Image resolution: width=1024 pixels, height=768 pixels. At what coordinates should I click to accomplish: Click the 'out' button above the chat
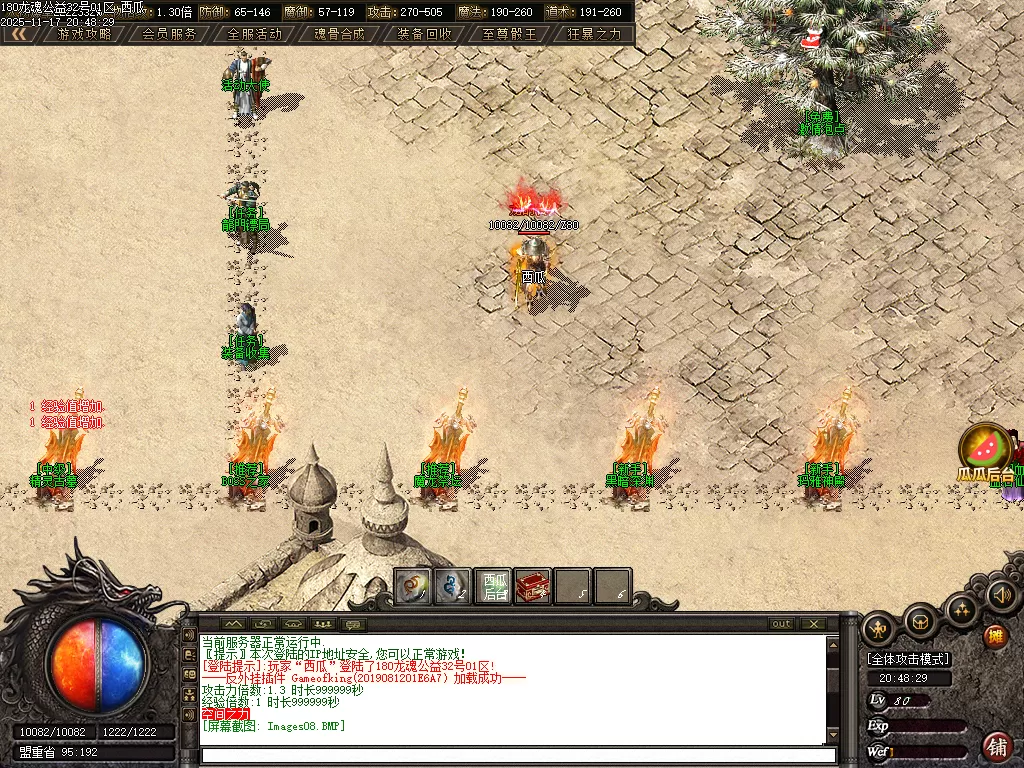(x=782, y=624)
